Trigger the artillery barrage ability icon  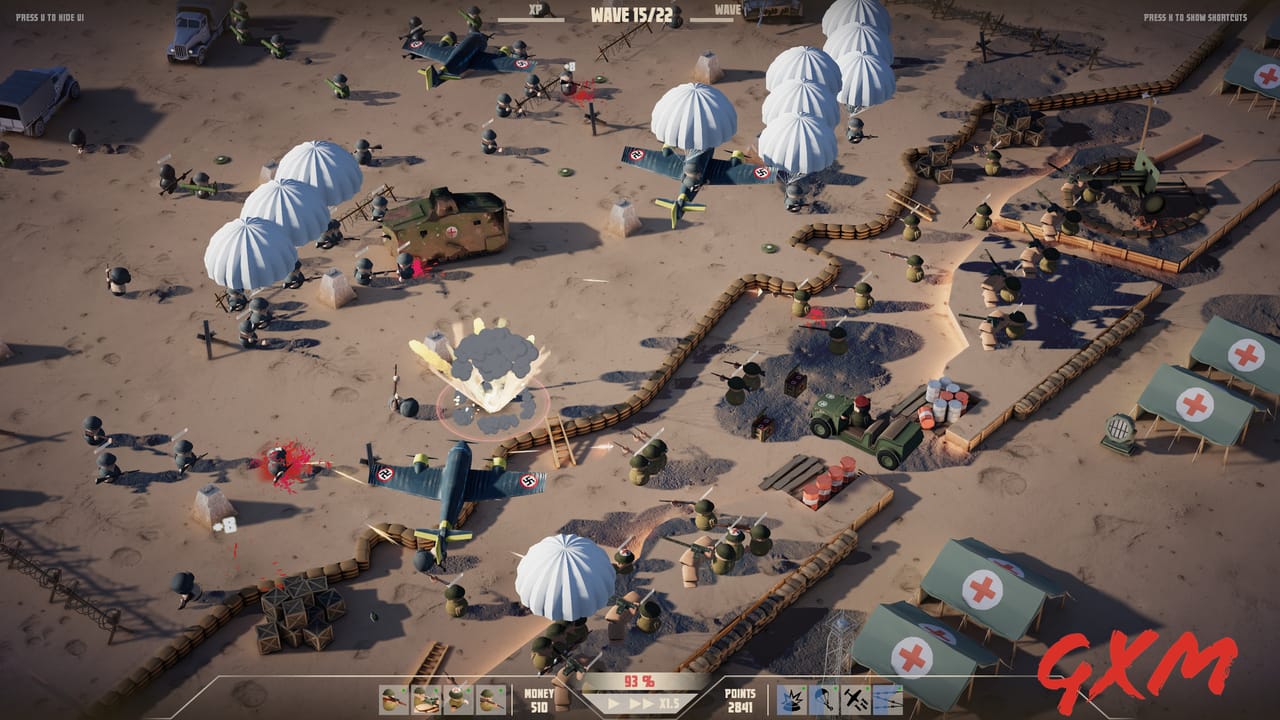[x=888, y=700]
